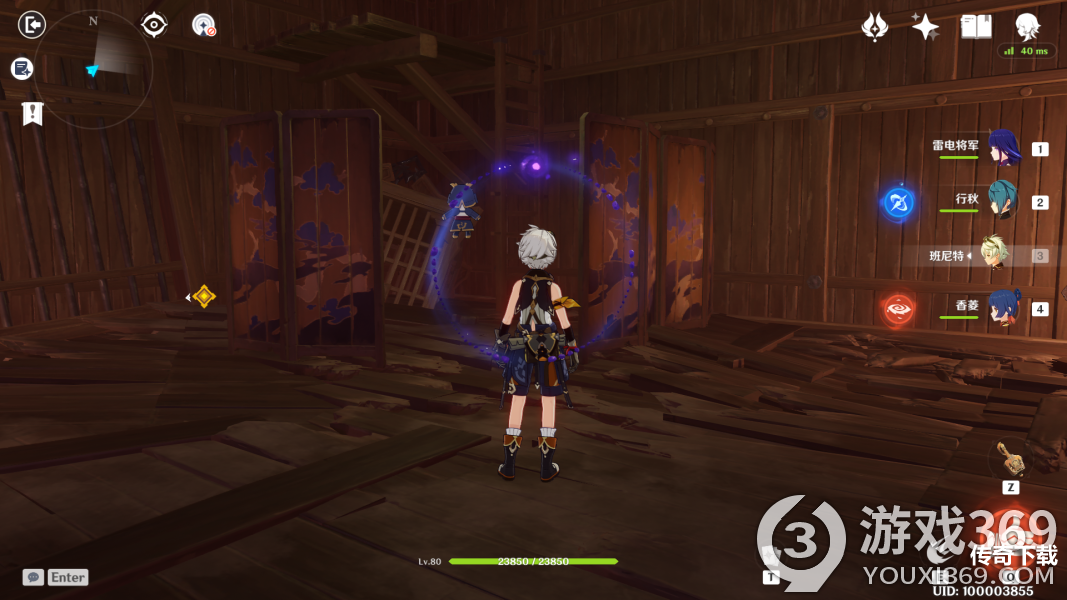The width and height of the screenshot is (1067, 600).
Task: Open the Wish winged star icon
Action: coord(875,27)
